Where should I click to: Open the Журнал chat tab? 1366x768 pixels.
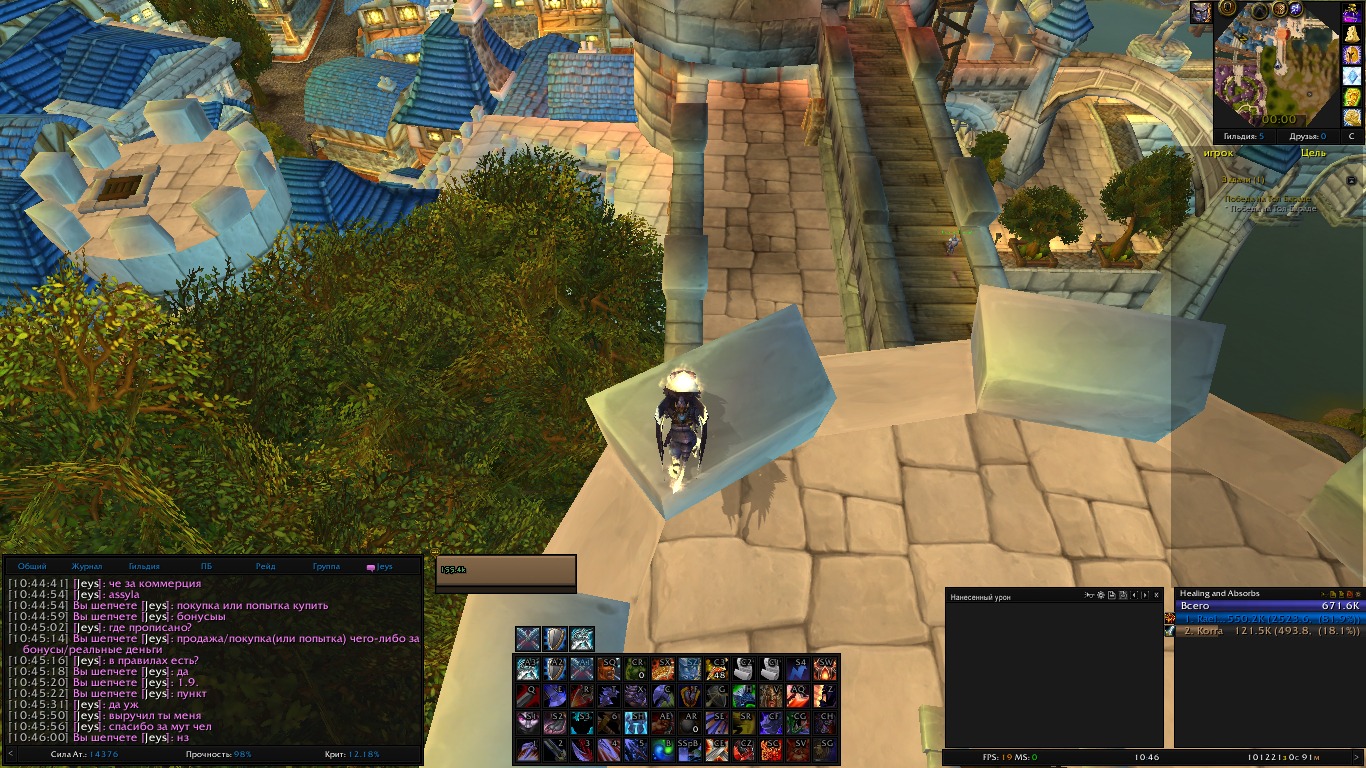87,566
